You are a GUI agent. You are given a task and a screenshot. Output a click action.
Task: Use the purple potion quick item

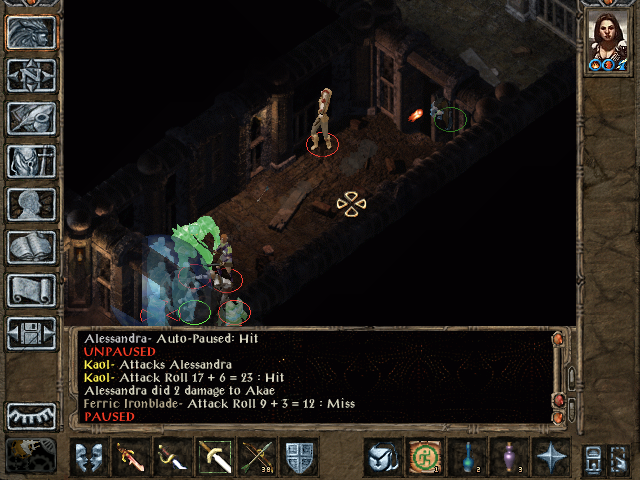[x=508, y=456]
